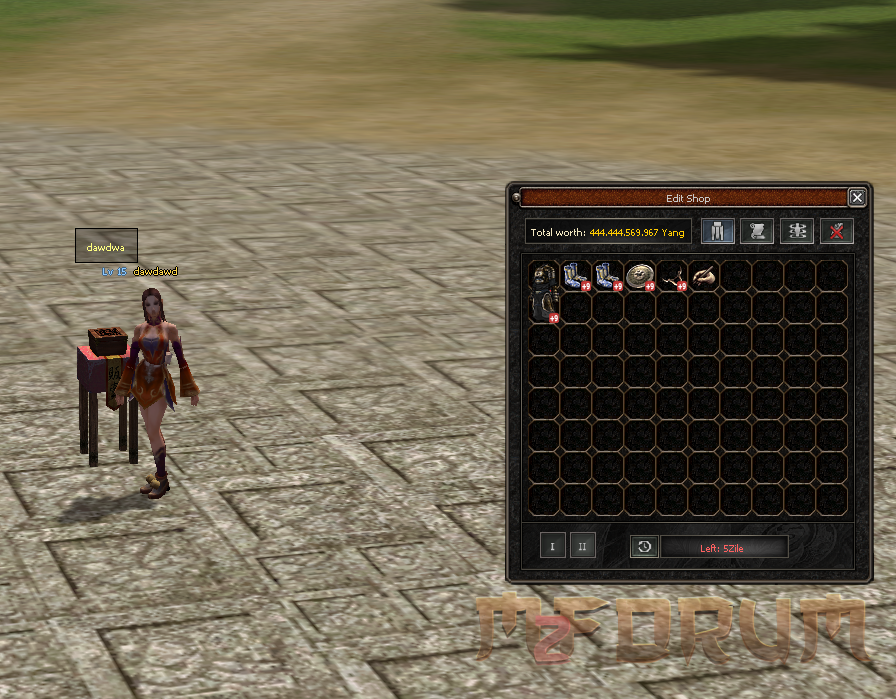The width and height of the screenshot is (896, 699).
Task: Click the red X shop button
Action: point(837,232)
